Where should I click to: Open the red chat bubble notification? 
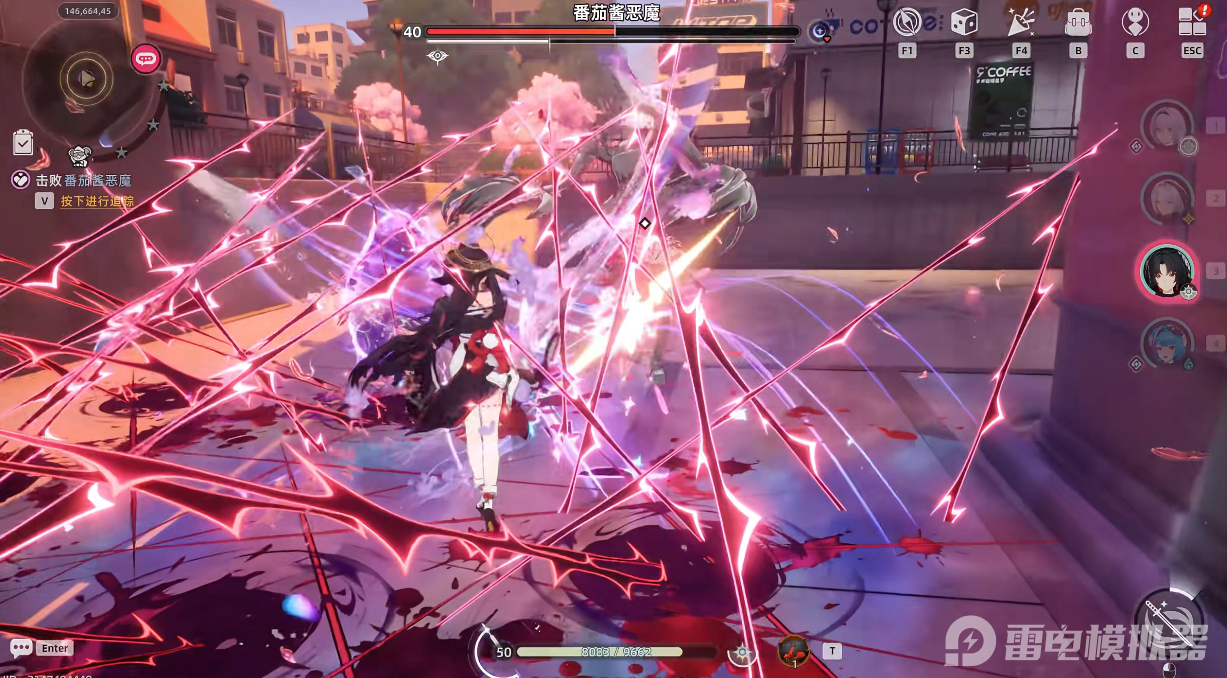pyautogui.click(x=146, y=58)
